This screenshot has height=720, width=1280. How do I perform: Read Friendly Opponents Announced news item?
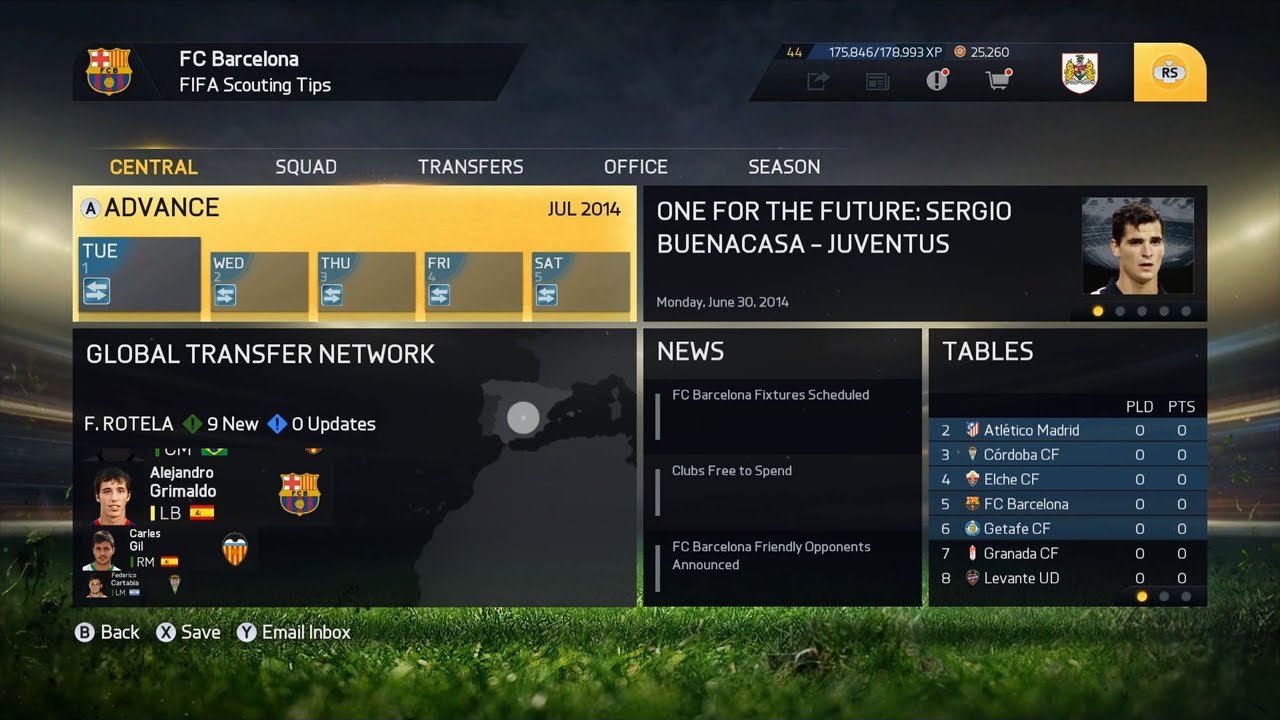[x=771, y=556]
